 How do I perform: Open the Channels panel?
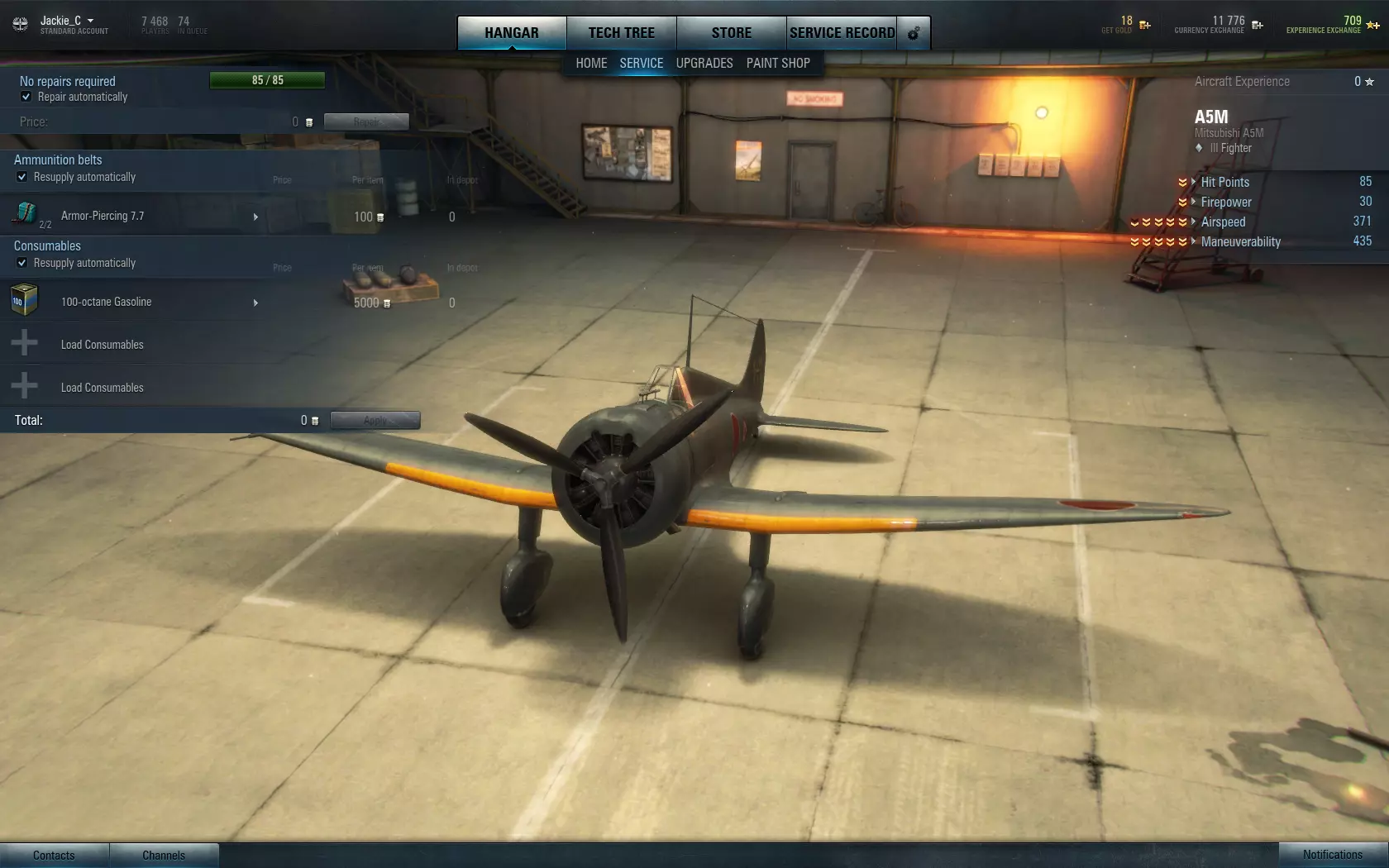click(x=164, y=855)
